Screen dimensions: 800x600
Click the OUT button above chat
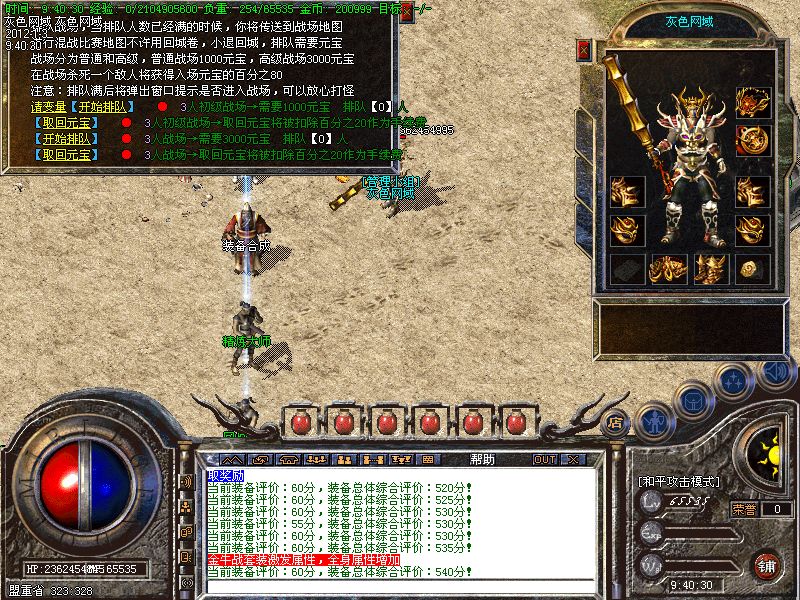coord(544,459)
